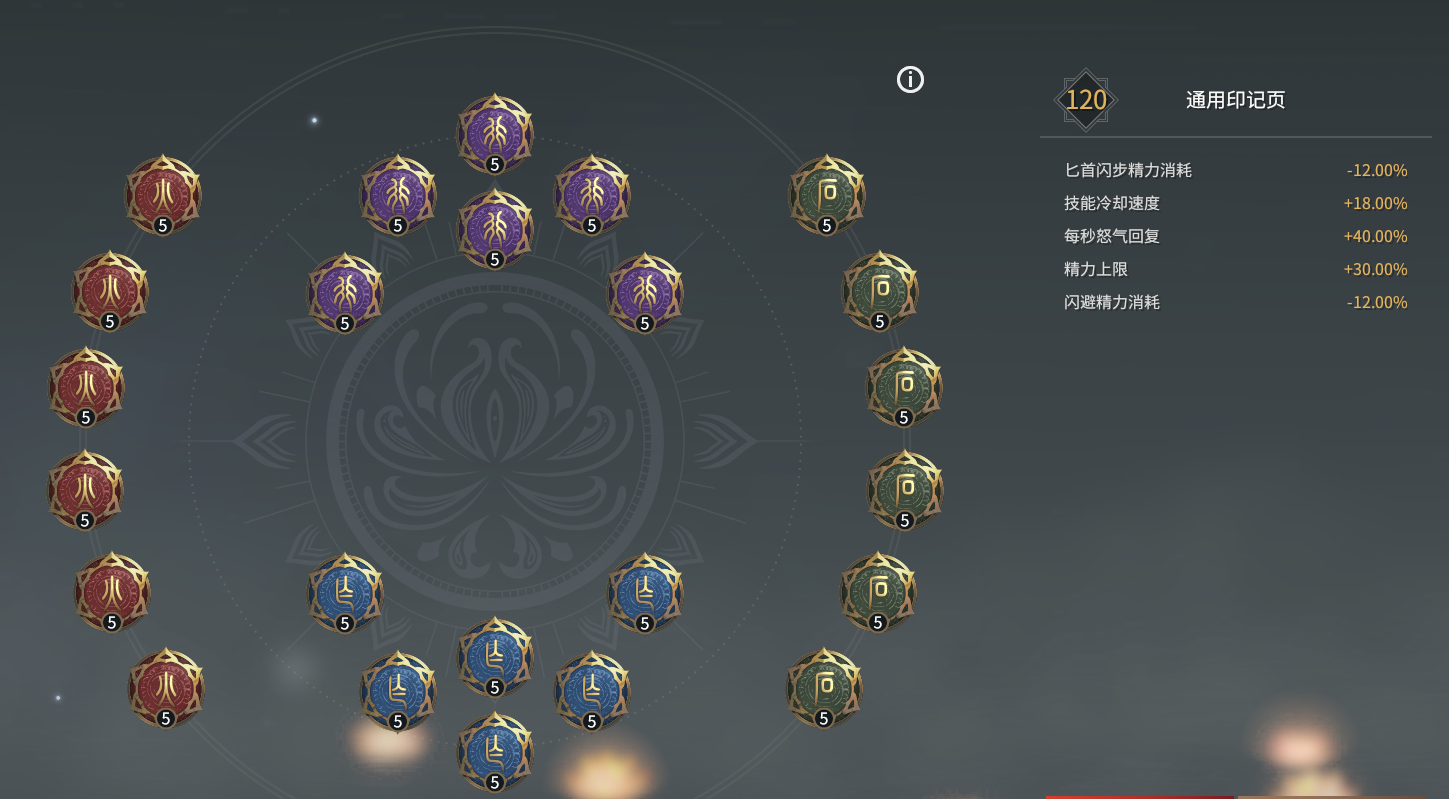This screenshot has width=1449, height=799.
Task: Select the topmost purple seal medallion
Action: pyautogui.click(x=494, y=131)
